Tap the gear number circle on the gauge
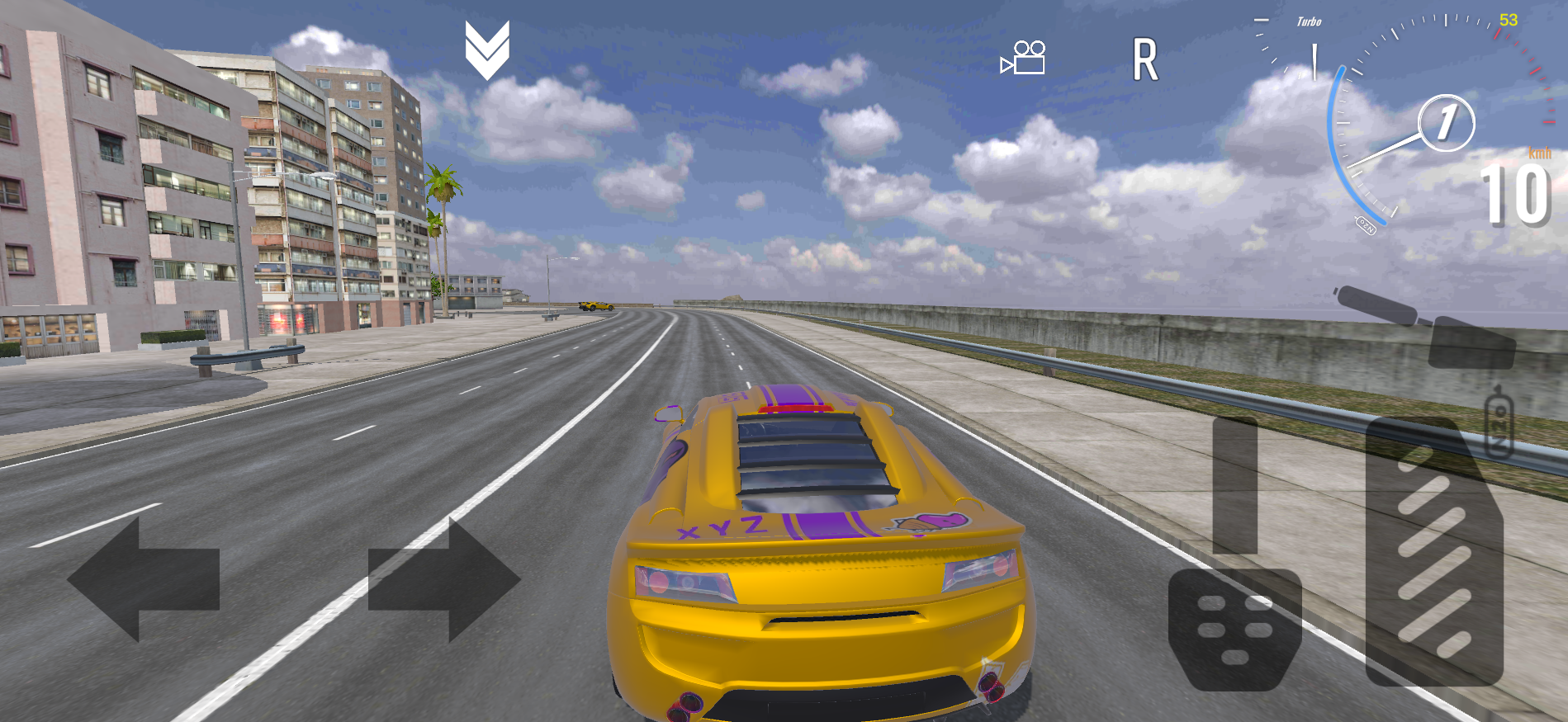The width and height of the screenshot is (1568, 722). [1446, 124]
